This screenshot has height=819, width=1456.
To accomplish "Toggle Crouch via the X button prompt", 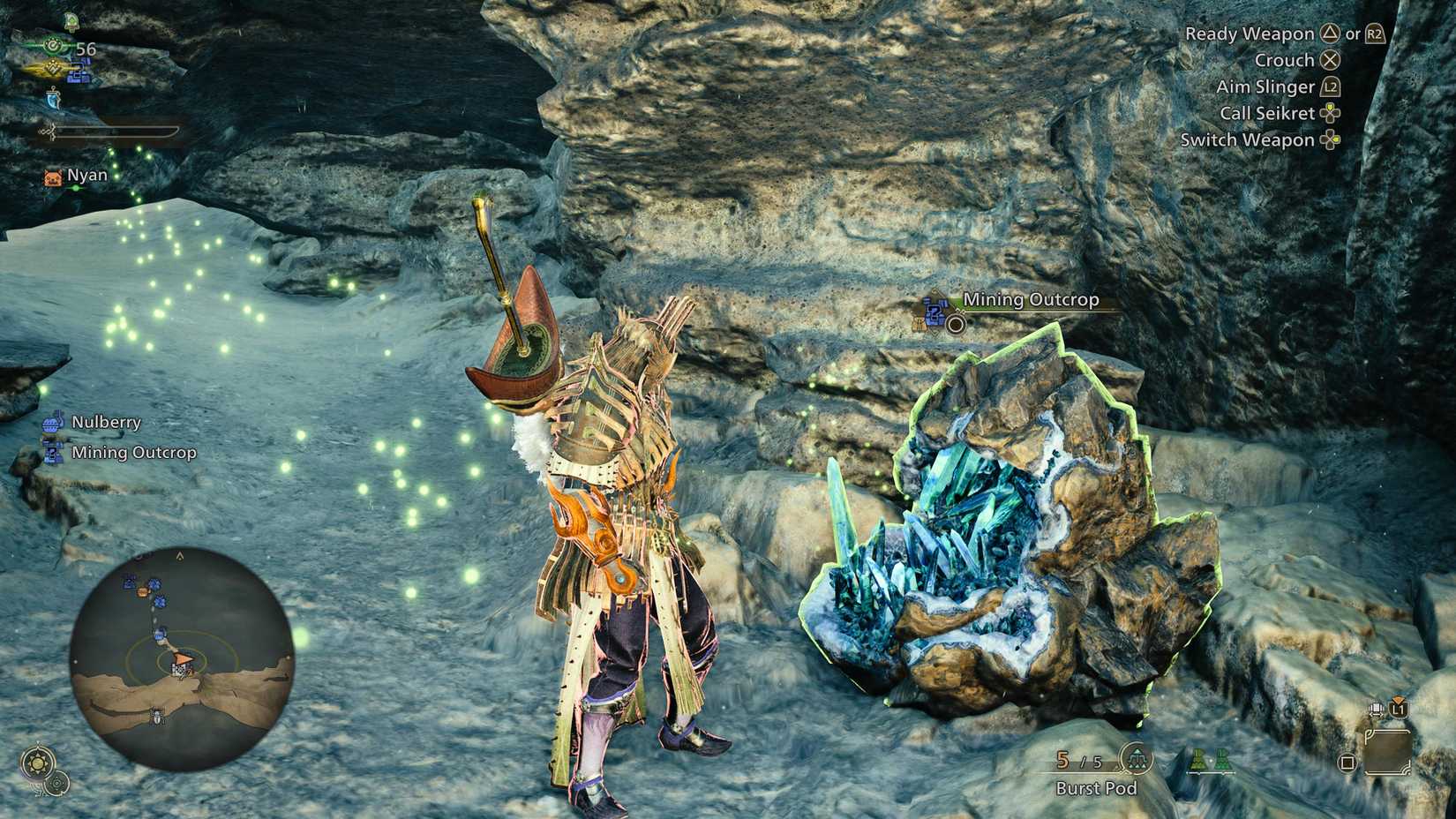I will coord(1331,60).
